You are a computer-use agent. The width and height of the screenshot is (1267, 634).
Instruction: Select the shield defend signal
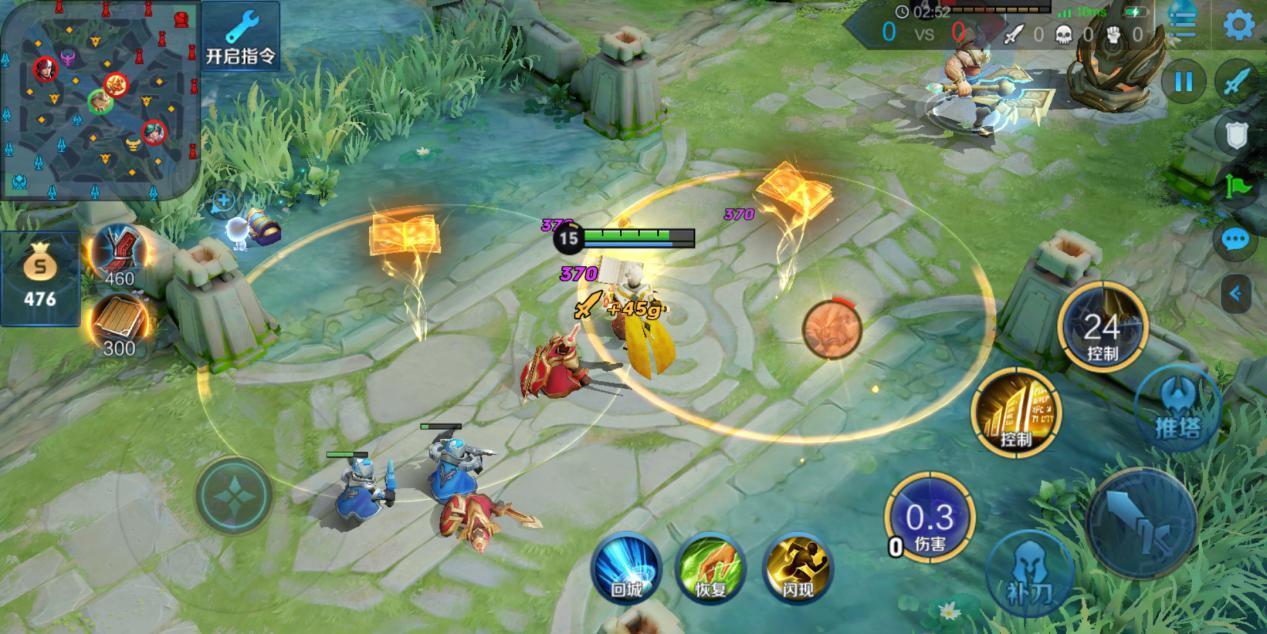[1237, 134]
